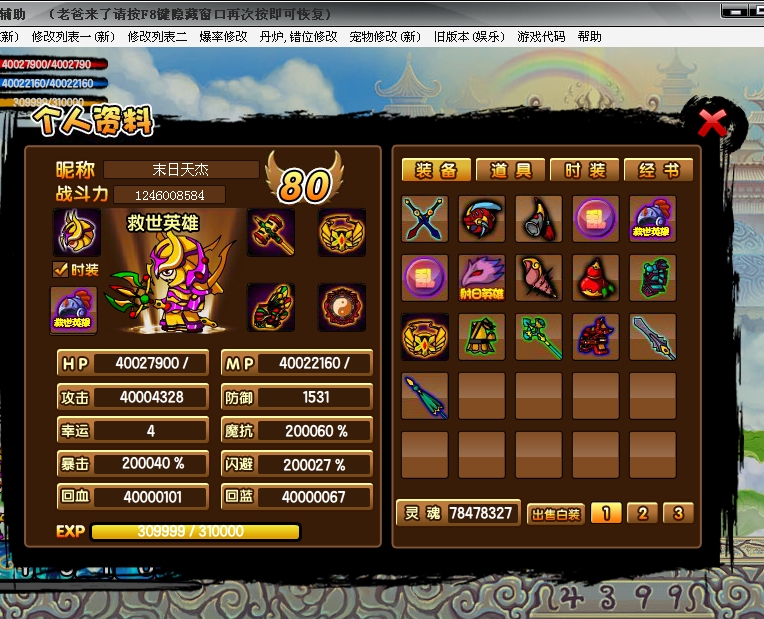764x619 pixels.
Task: Go to inventory page 2
Action: (642, 513)
